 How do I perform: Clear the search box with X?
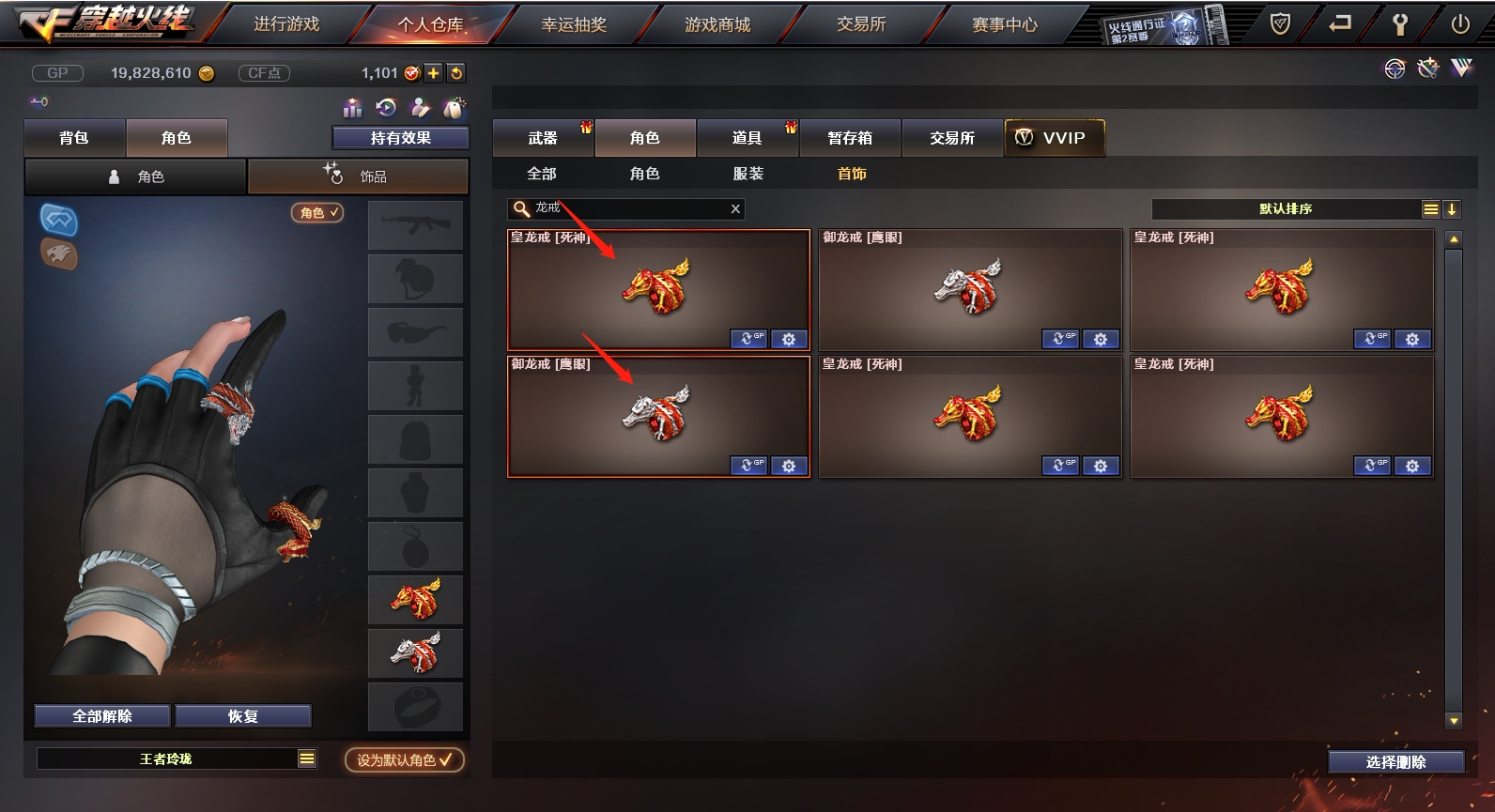point(735,209)
